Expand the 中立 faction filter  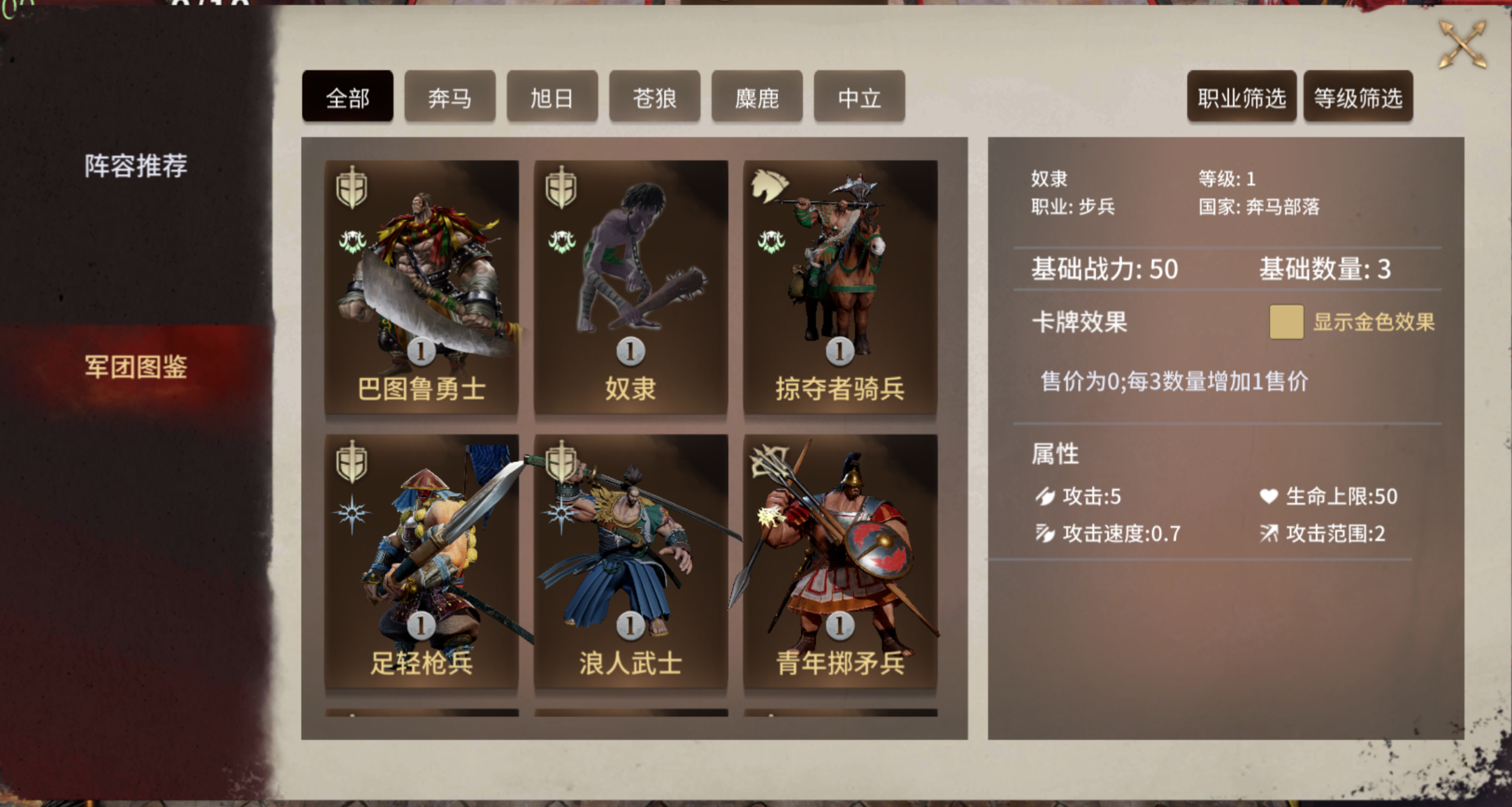(858, 97)
